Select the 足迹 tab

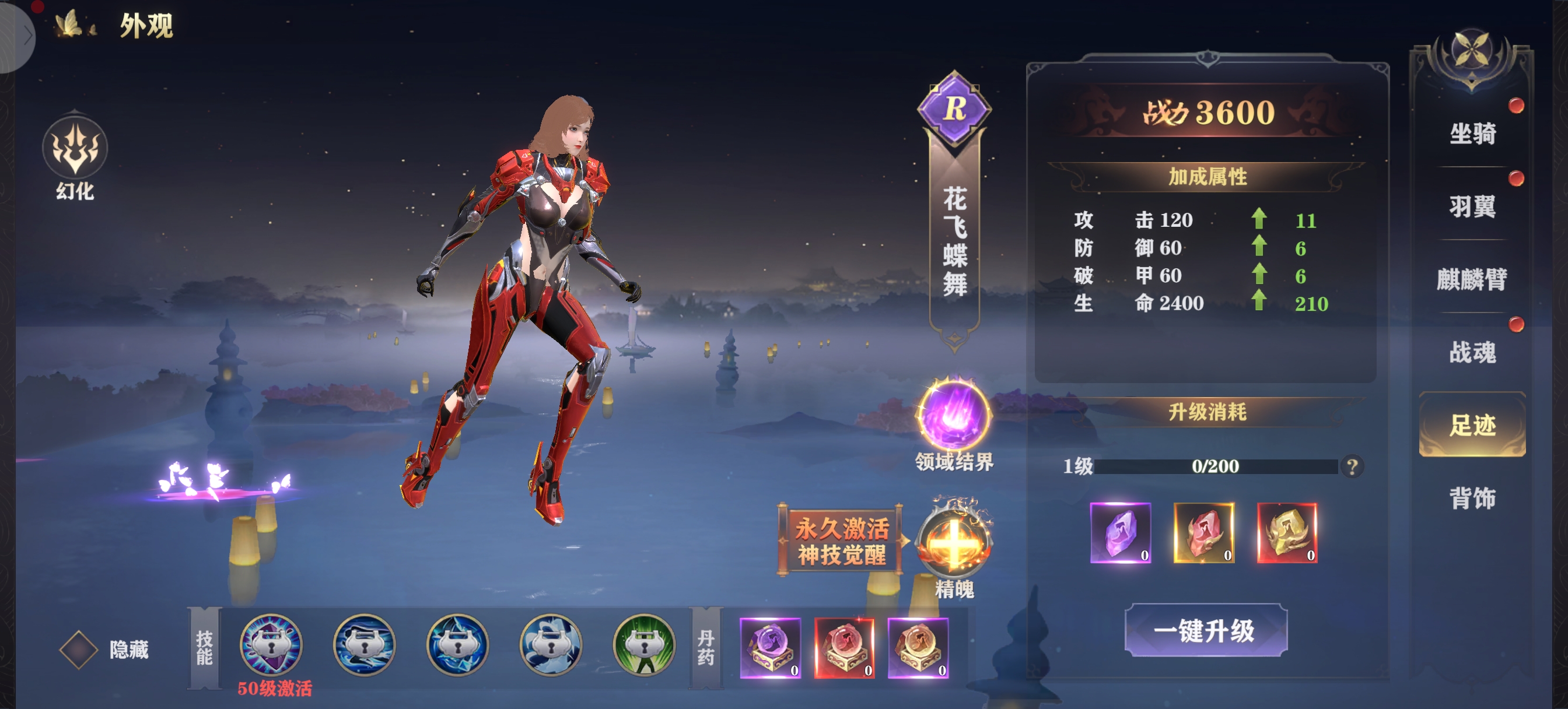(1472, 425)
